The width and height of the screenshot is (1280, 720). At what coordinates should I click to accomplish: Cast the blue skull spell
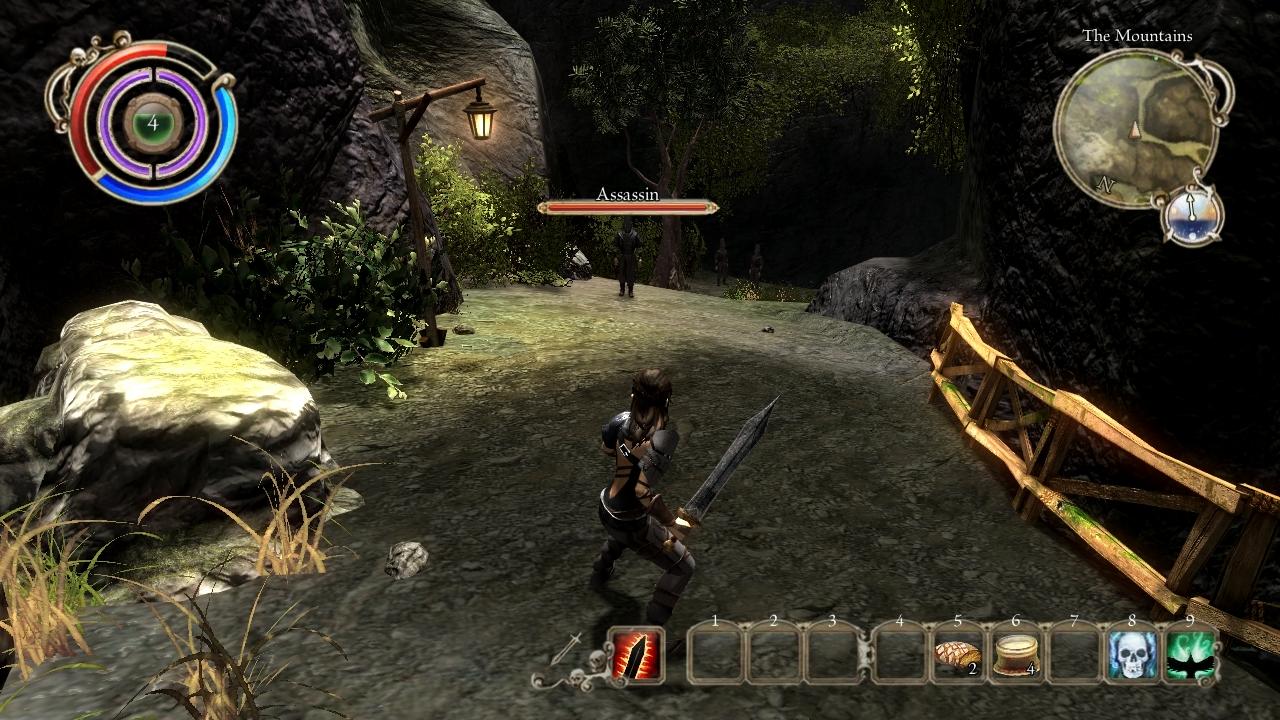click(1132, 655)
